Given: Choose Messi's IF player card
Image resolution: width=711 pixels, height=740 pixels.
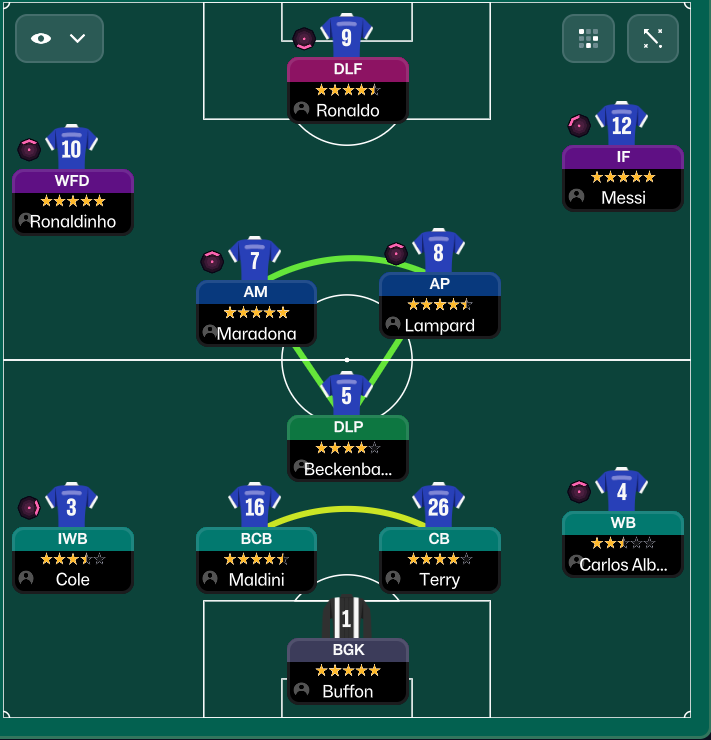Looking at the screenshot, I should click(622, 178).
